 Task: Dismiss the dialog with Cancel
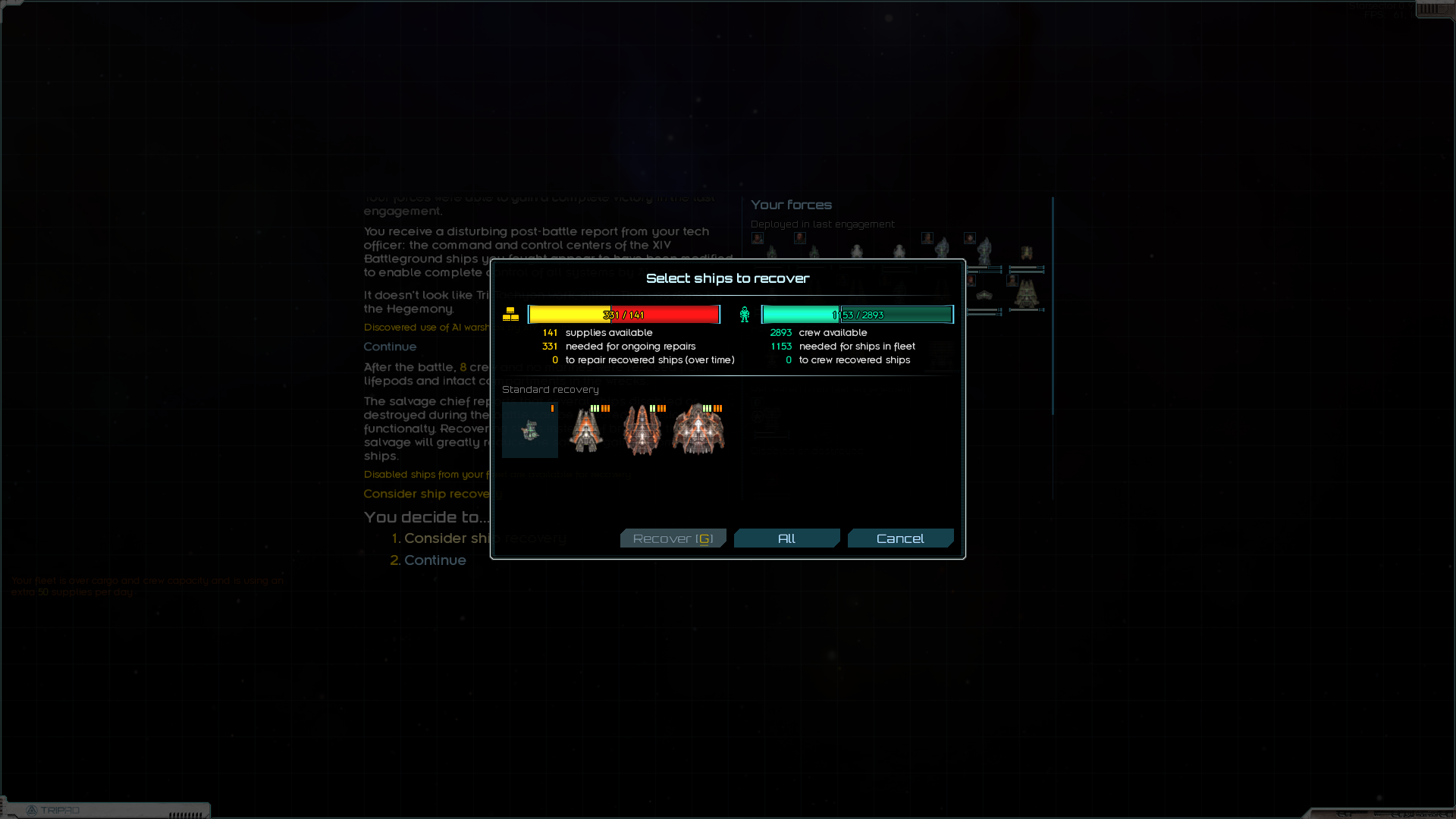(x=900, y=538)
